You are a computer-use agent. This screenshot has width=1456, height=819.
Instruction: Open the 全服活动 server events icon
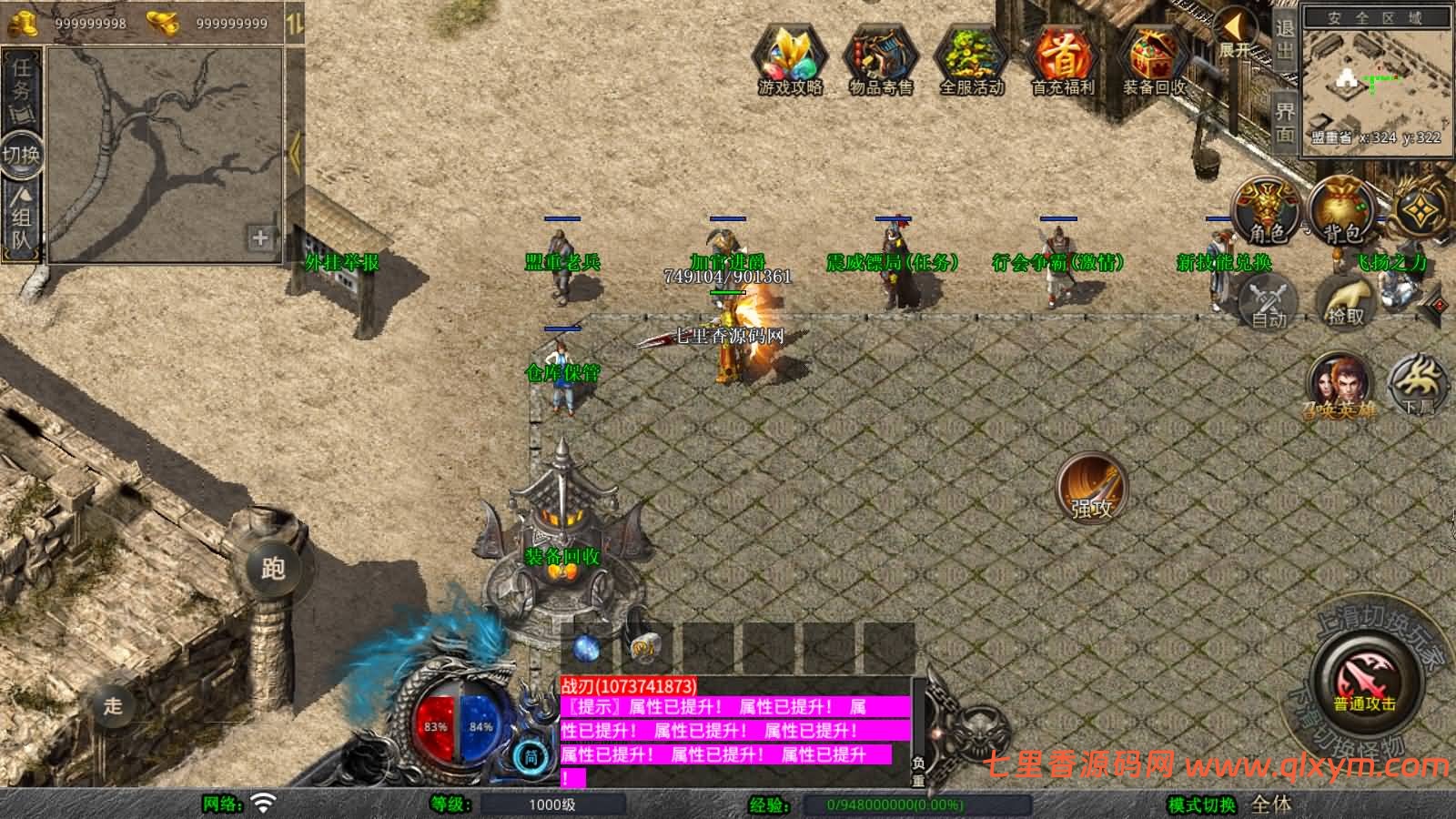click(x=972, y=58)
